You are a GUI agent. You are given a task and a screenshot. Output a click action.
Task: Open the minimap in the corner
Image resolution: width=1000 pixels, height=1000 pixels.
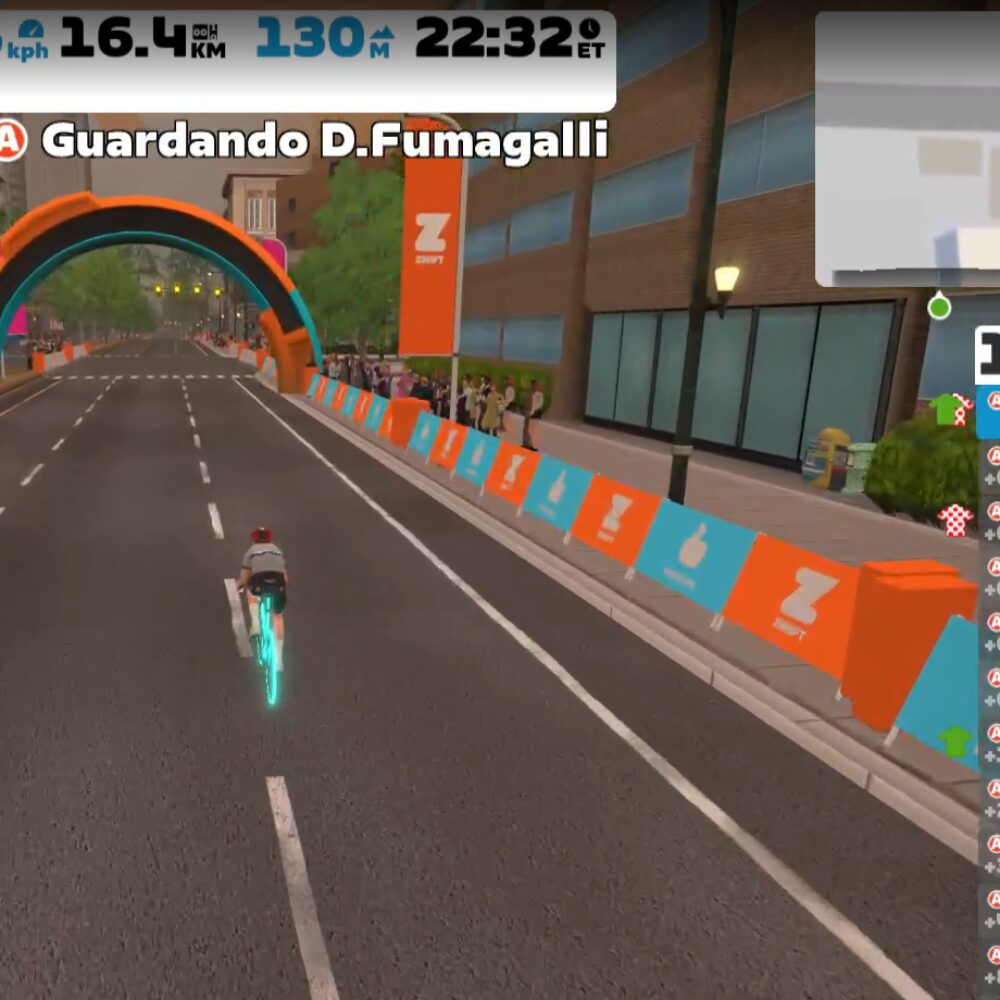click(907, 150)
